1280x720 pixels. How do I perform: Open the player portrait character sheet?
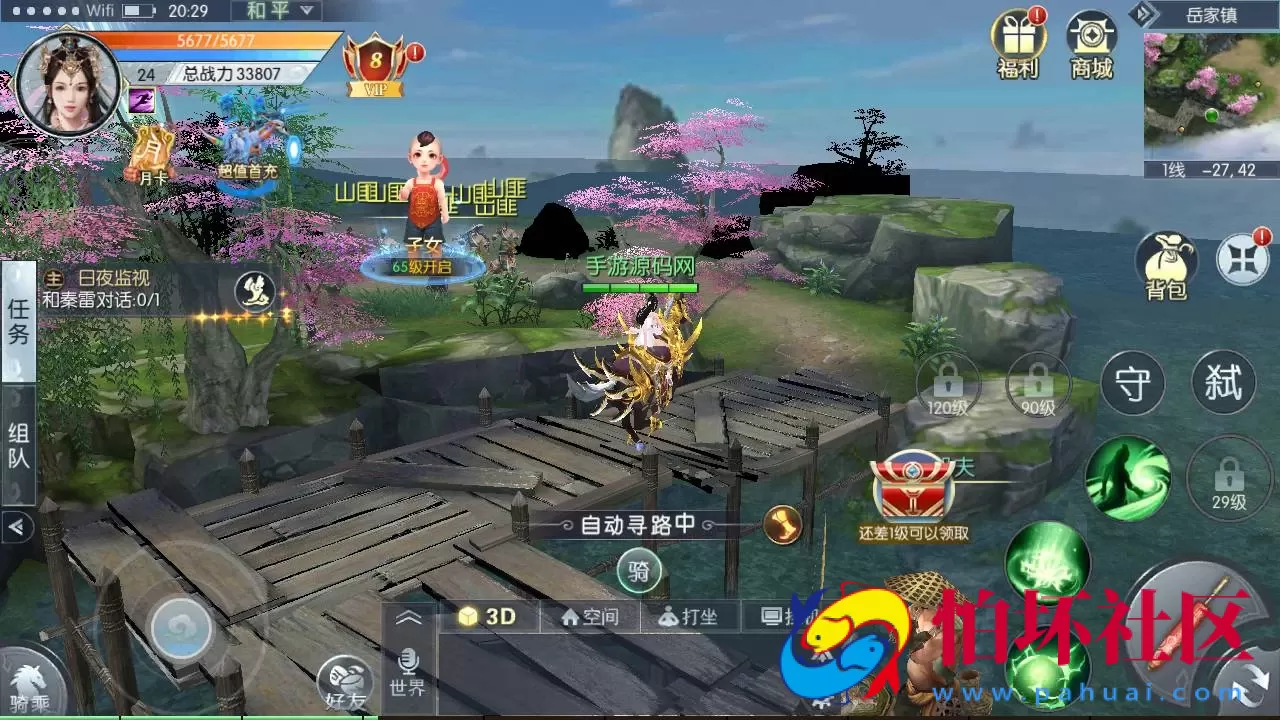(68, 84)
